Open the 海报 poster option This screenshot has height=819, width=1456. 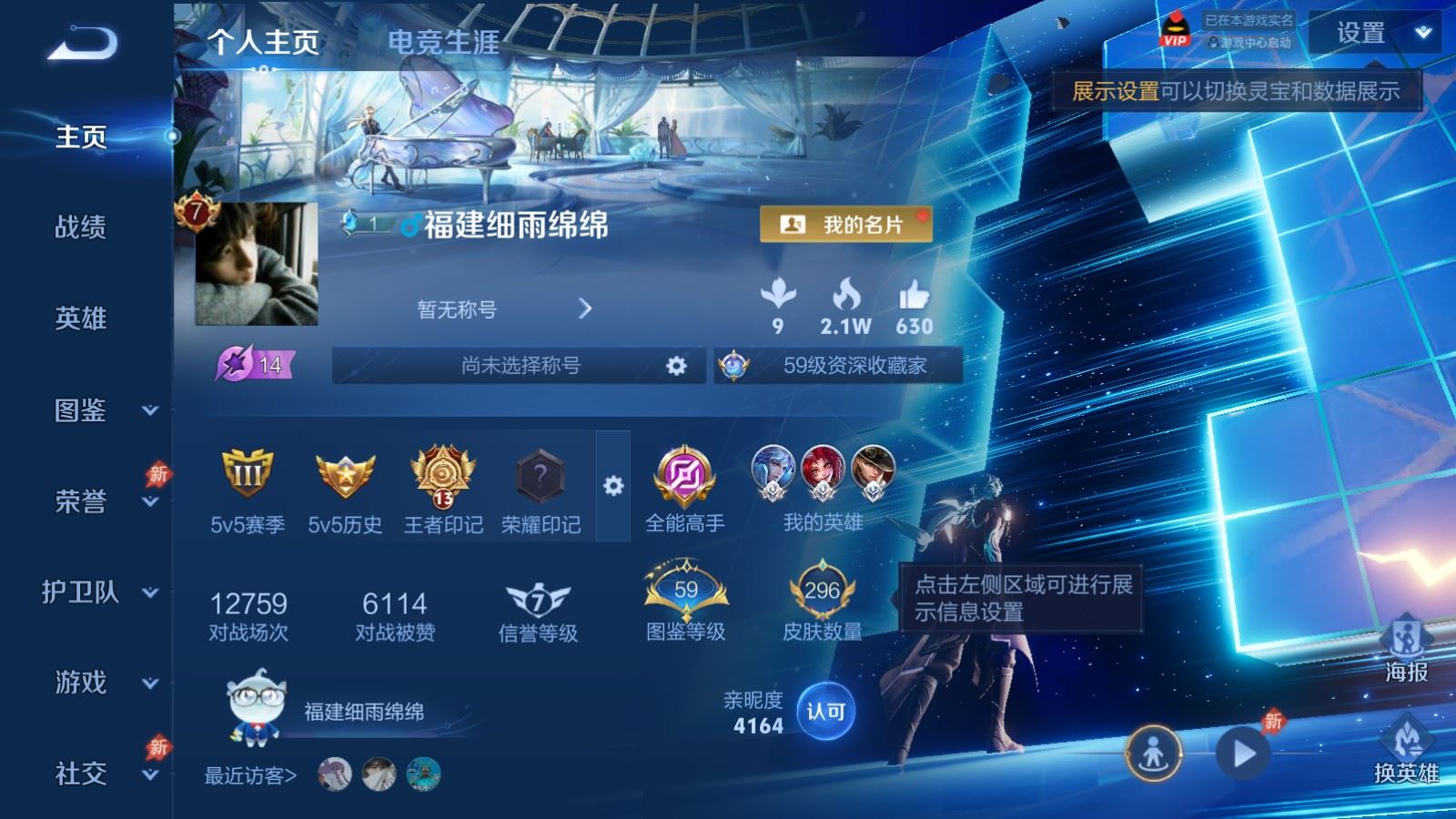(x=1406, y=648)
